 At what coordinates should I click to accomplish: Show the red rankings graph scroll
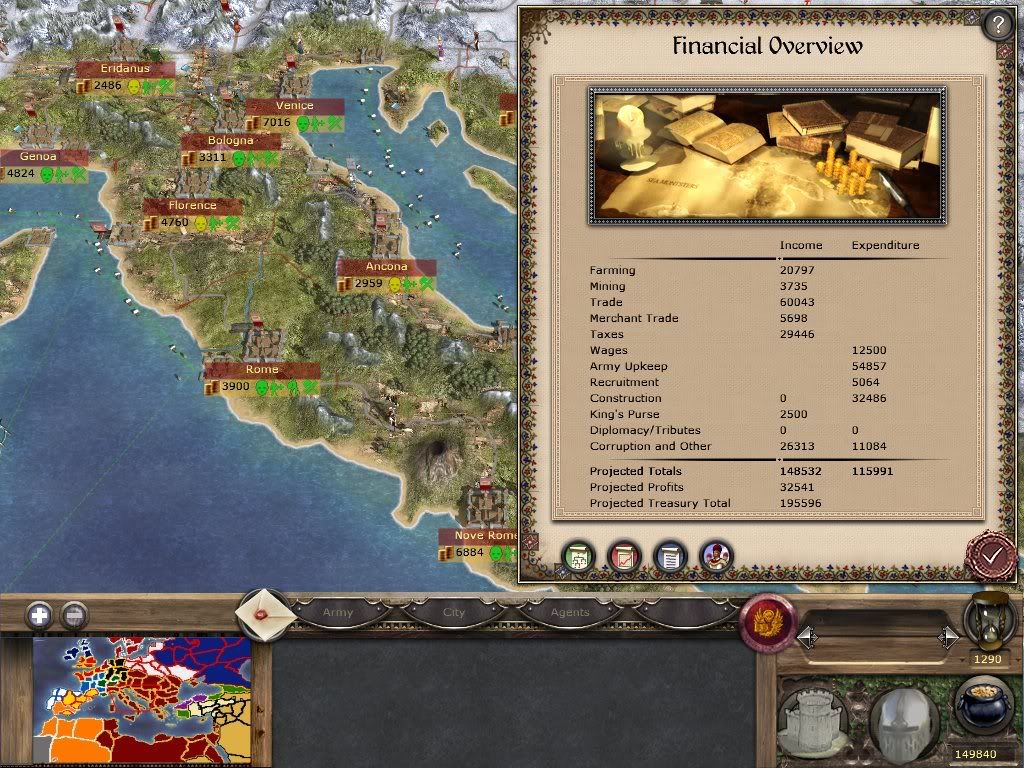(624, 557)
